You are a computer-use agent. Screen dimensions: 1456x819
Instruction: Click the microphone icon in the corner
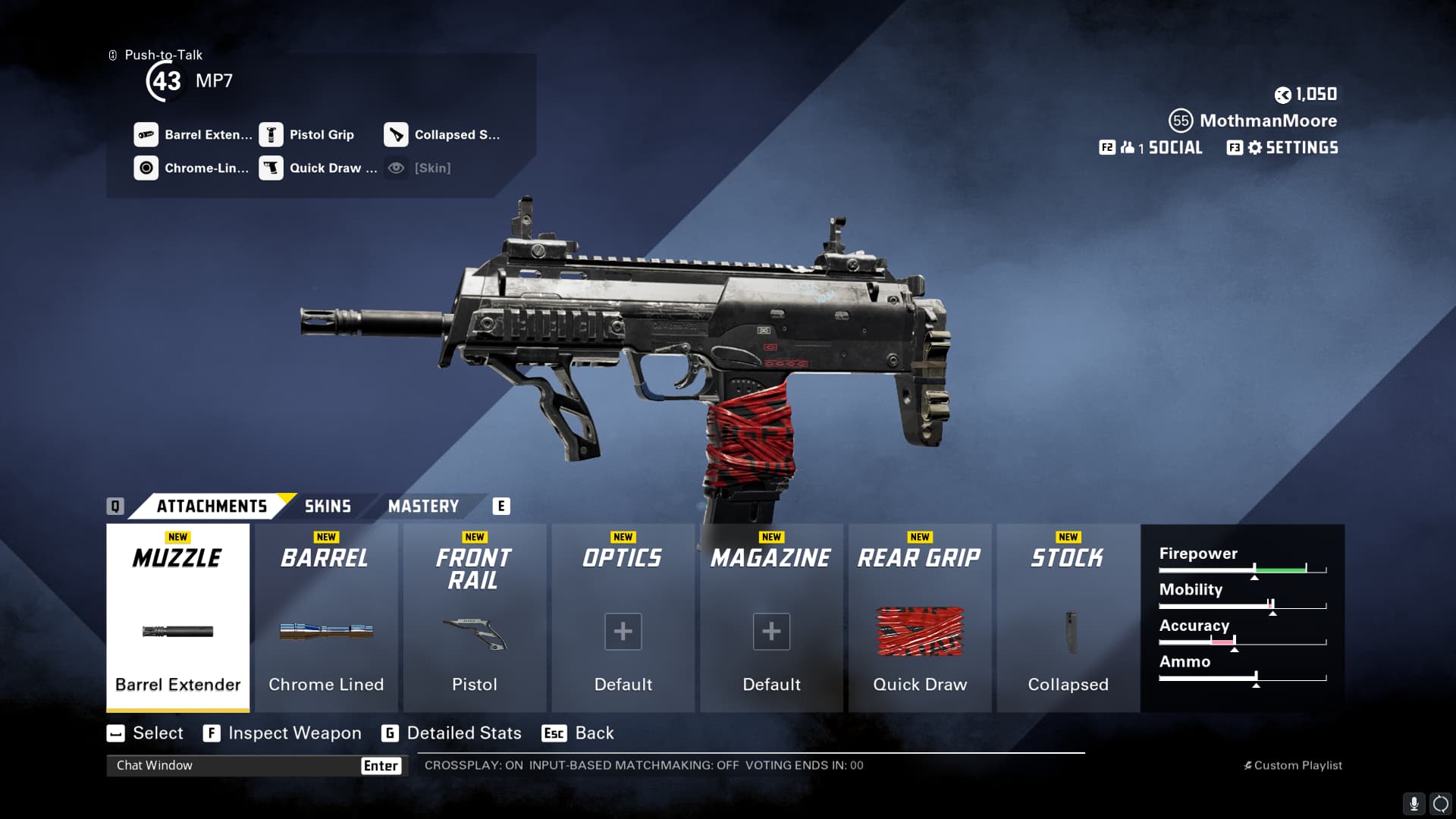(x=1414, y=803)
